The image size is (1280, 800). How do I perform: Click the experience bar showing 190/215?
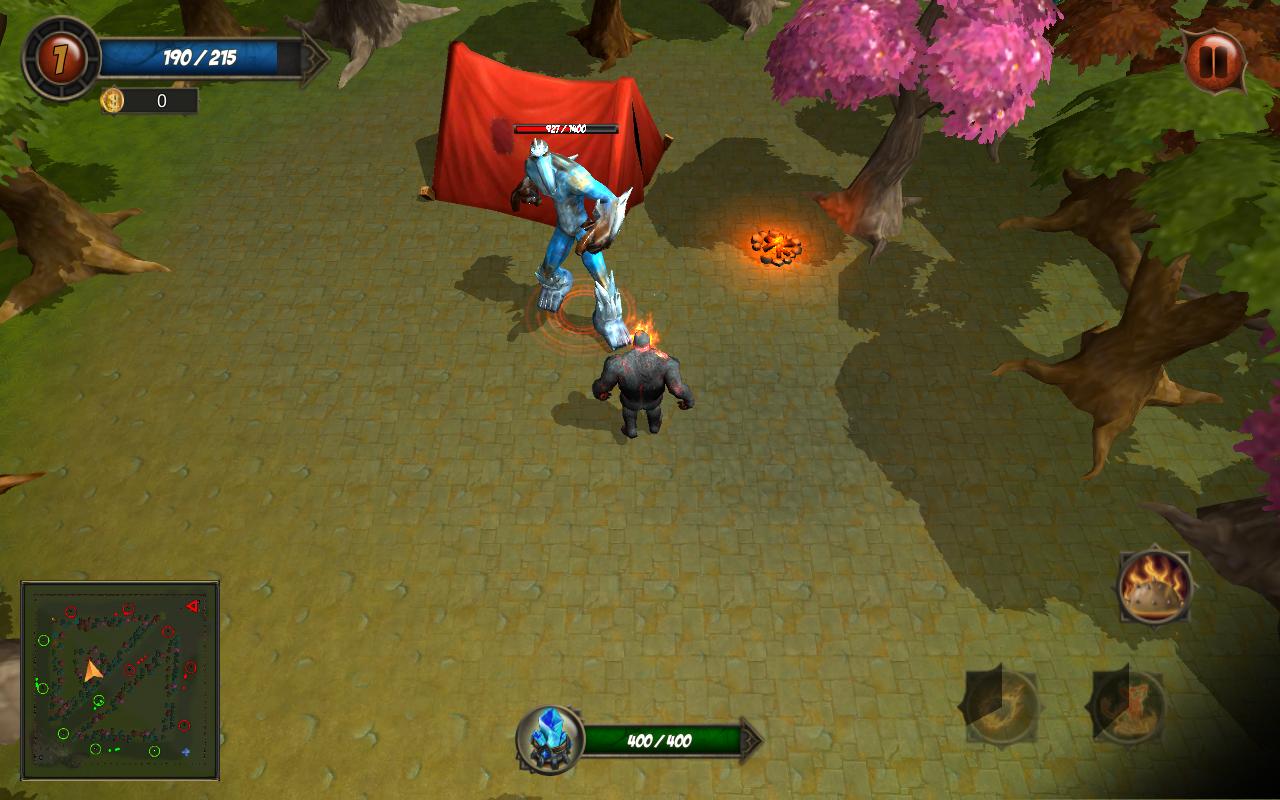(200, 58)
